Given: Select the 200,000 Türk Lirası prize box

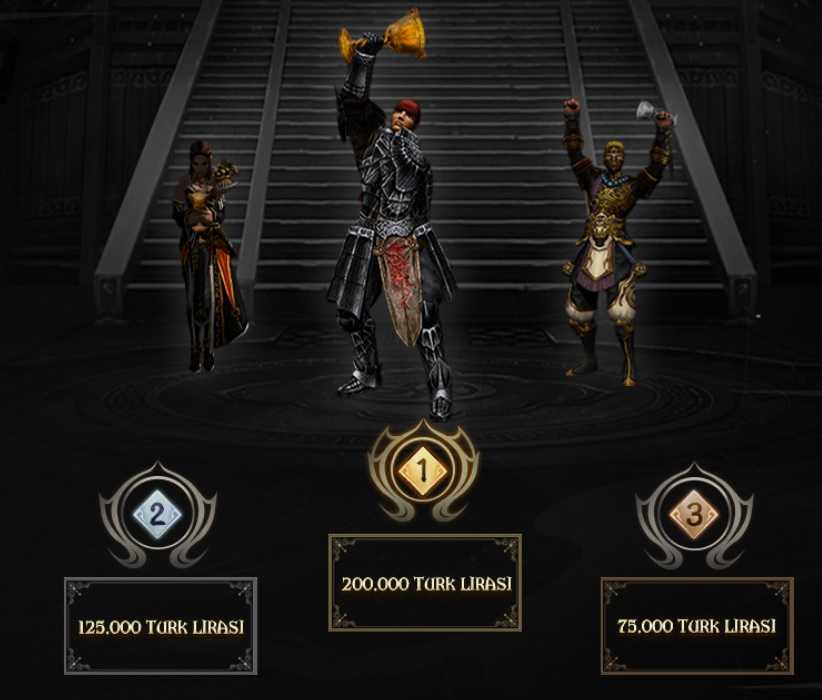Looking at the screenshot, I should 425,583.
